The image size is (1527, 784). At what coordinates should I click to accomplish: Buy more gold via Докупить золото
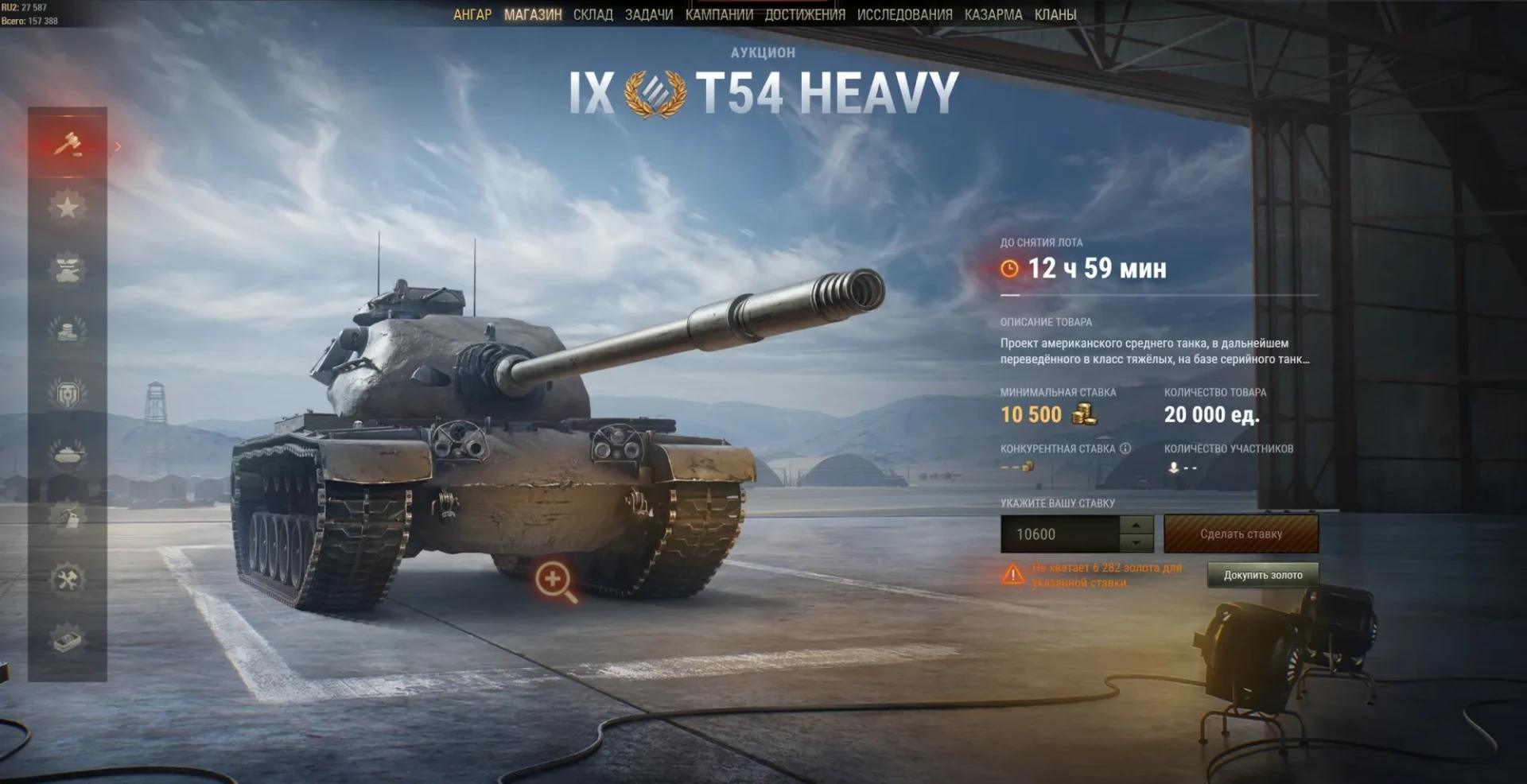tap(1262, 575)
